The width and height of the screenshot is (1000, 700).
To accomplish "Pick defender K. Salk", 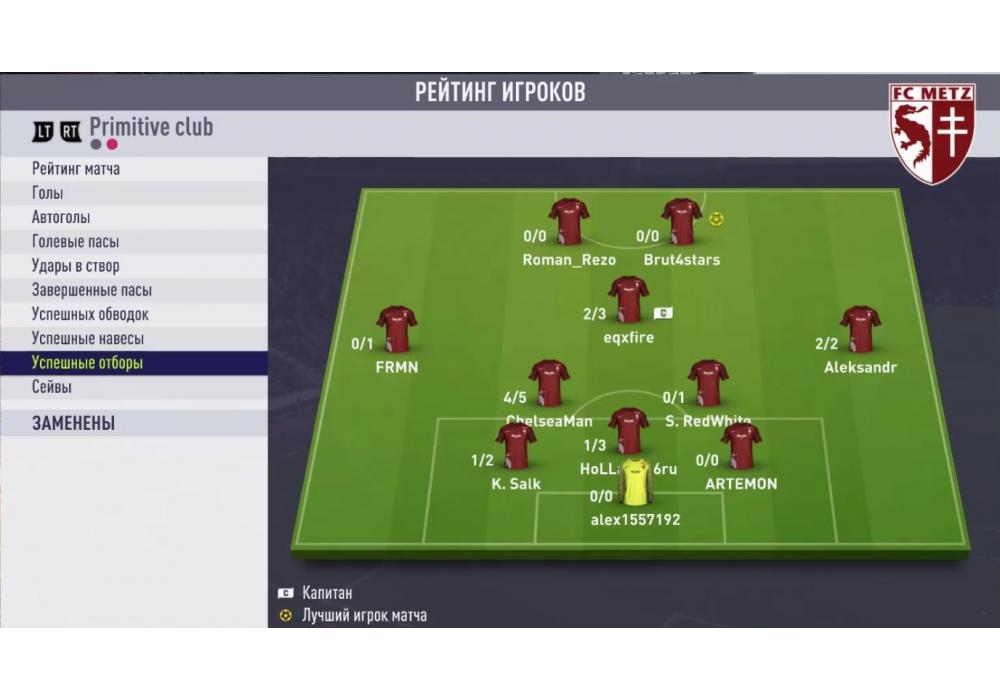I will tap(516, 446).
